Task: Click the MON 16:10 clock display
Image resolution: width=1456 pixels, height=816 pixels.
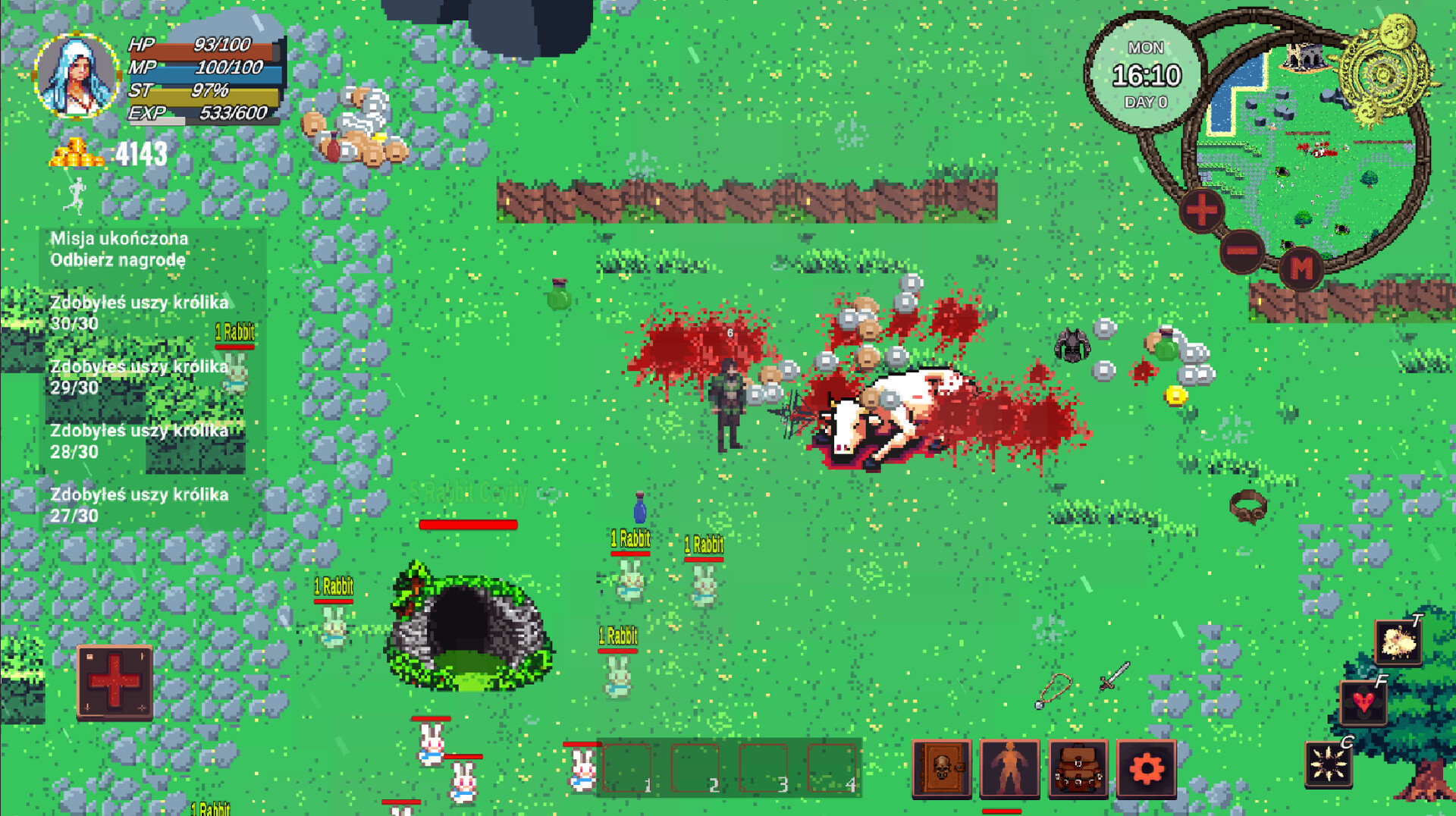Action: (x=1145, y=72)
